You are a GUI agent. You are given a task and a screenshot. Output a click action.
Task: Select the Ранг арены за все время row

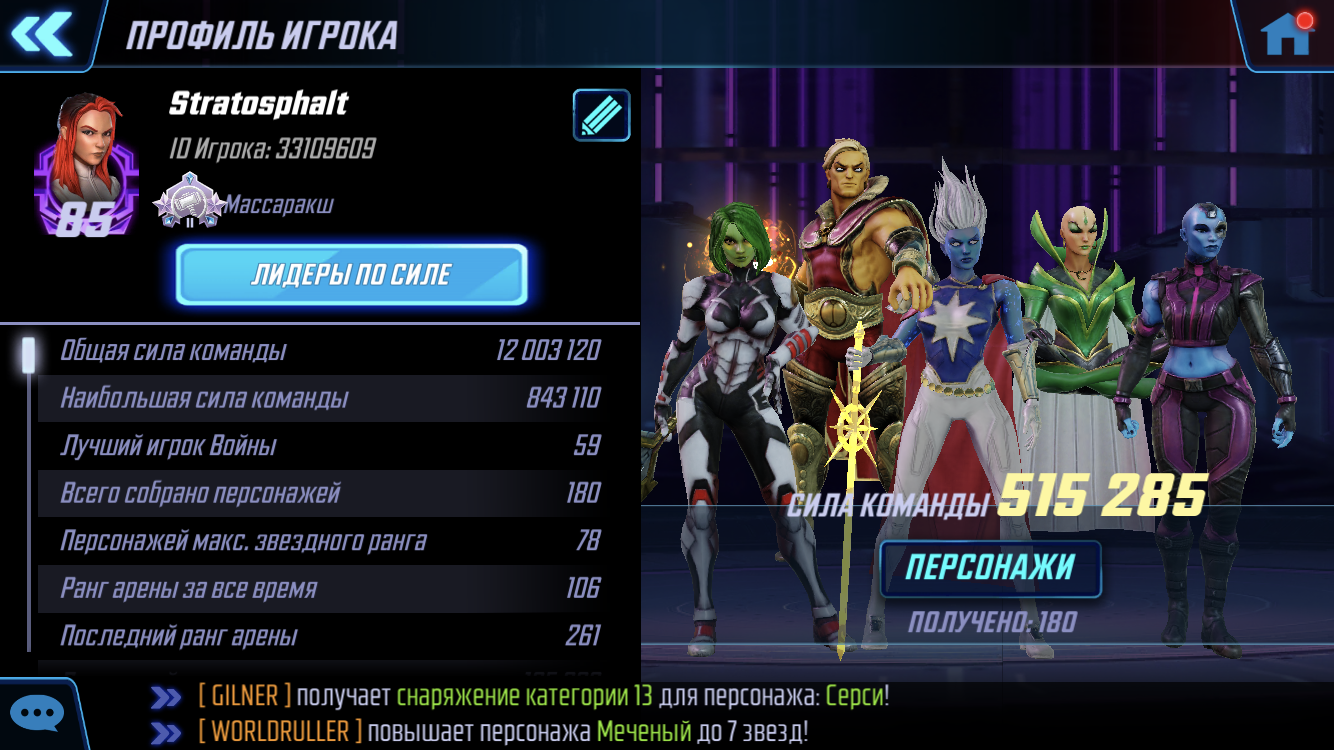(x=330, y=588)
